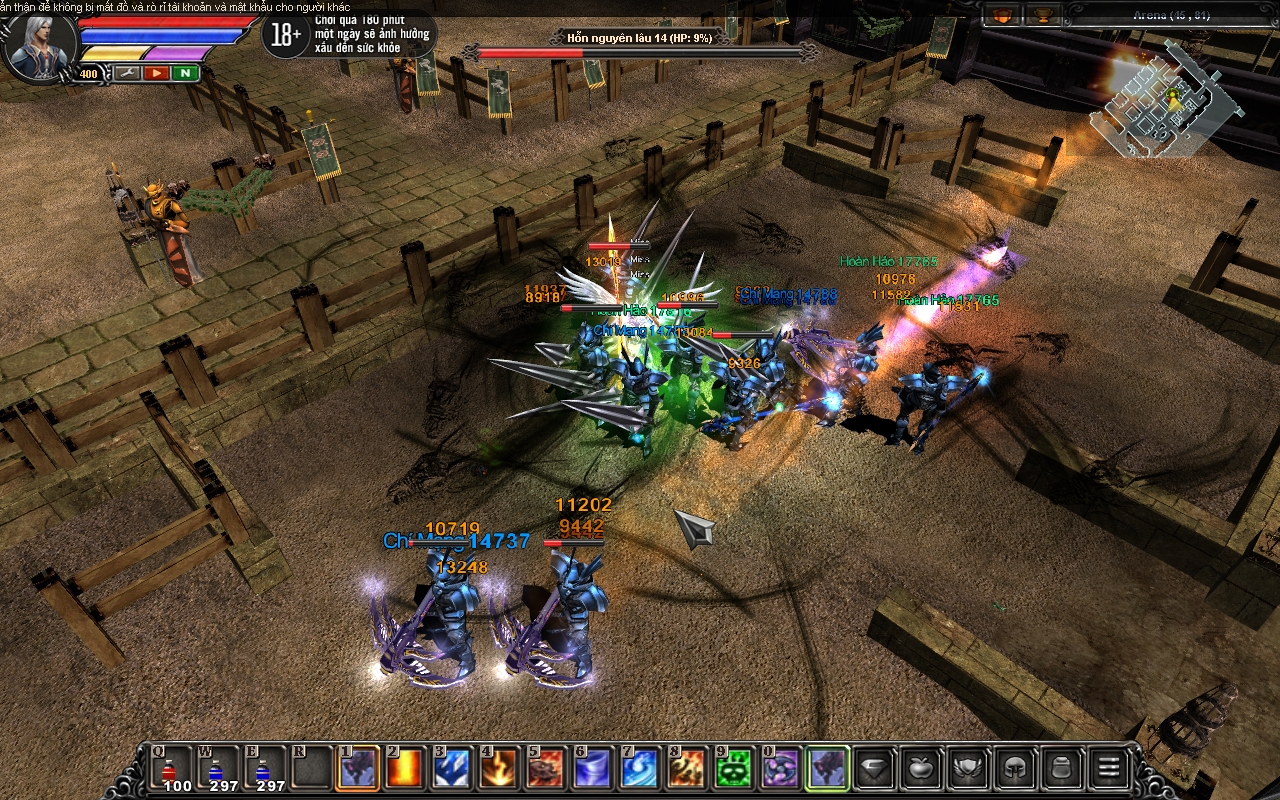Trigger the flame burst skill in slot 4
This screenshot has height=800, width=1280.
click(499, 769)
